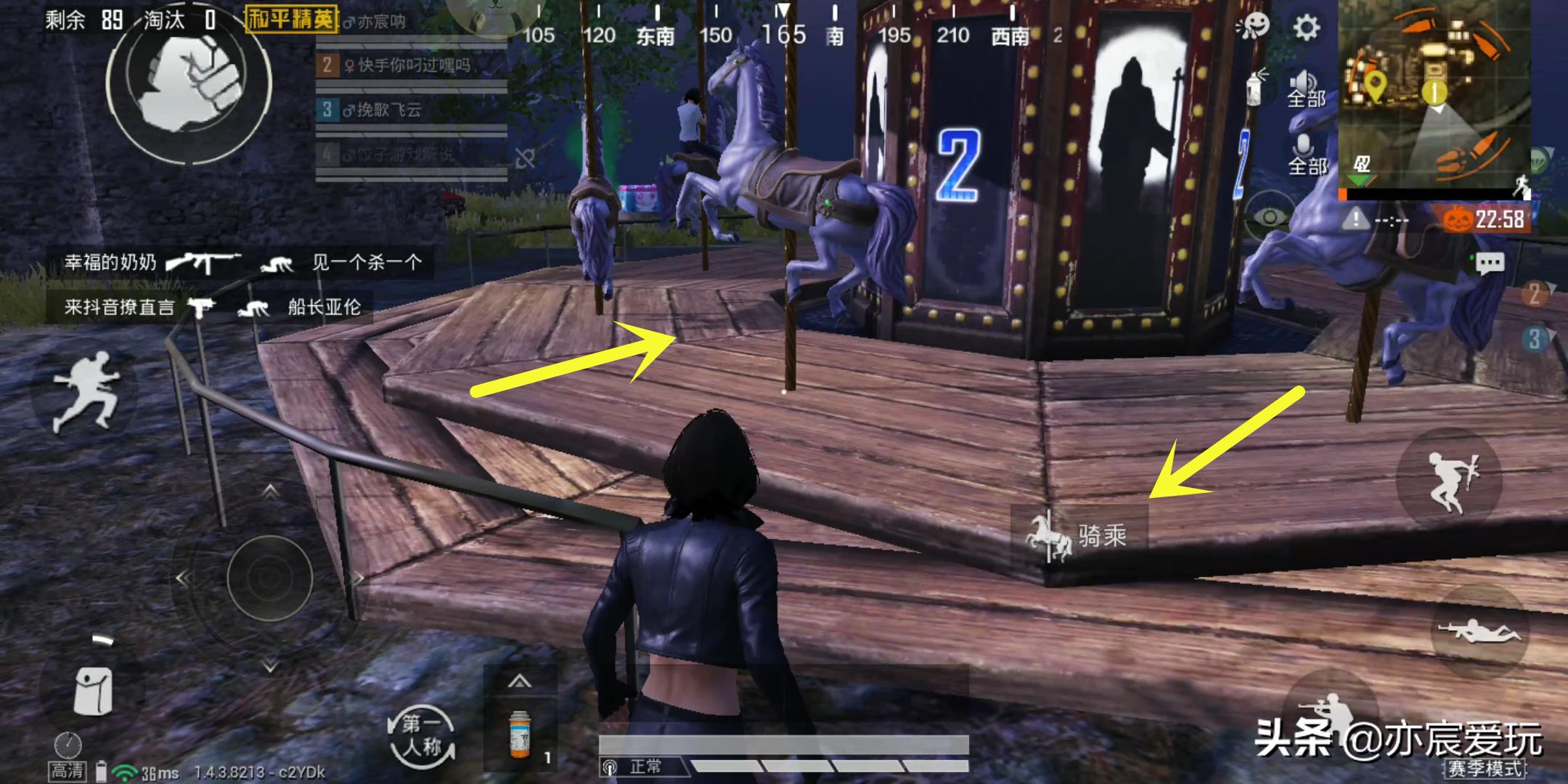Tap the jump button
The width and height of the screenshot is (1568, 784).
pyautogui.click(x=1448, y=479)
